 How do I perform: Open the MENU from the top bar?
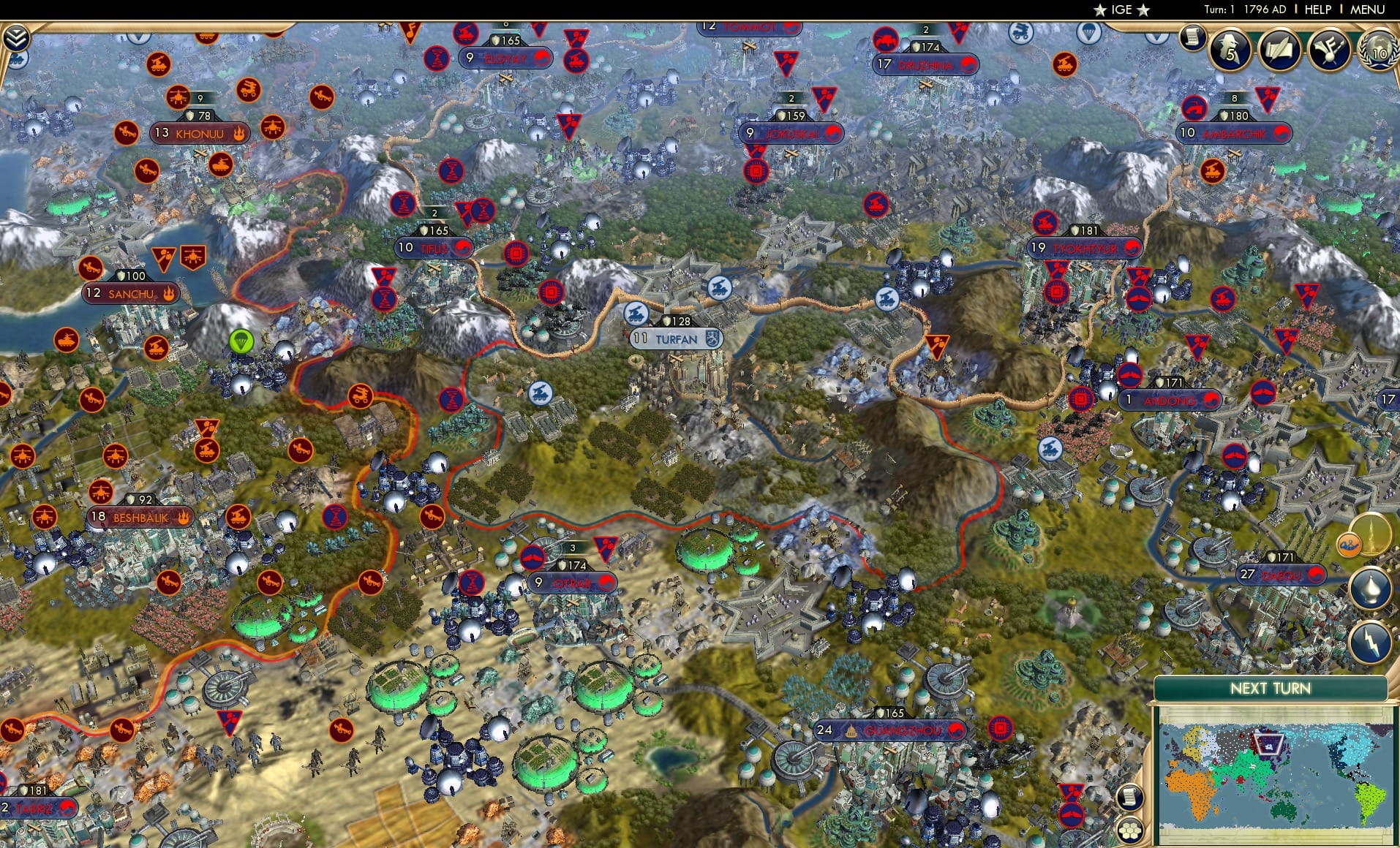[x=1369, y=10]
